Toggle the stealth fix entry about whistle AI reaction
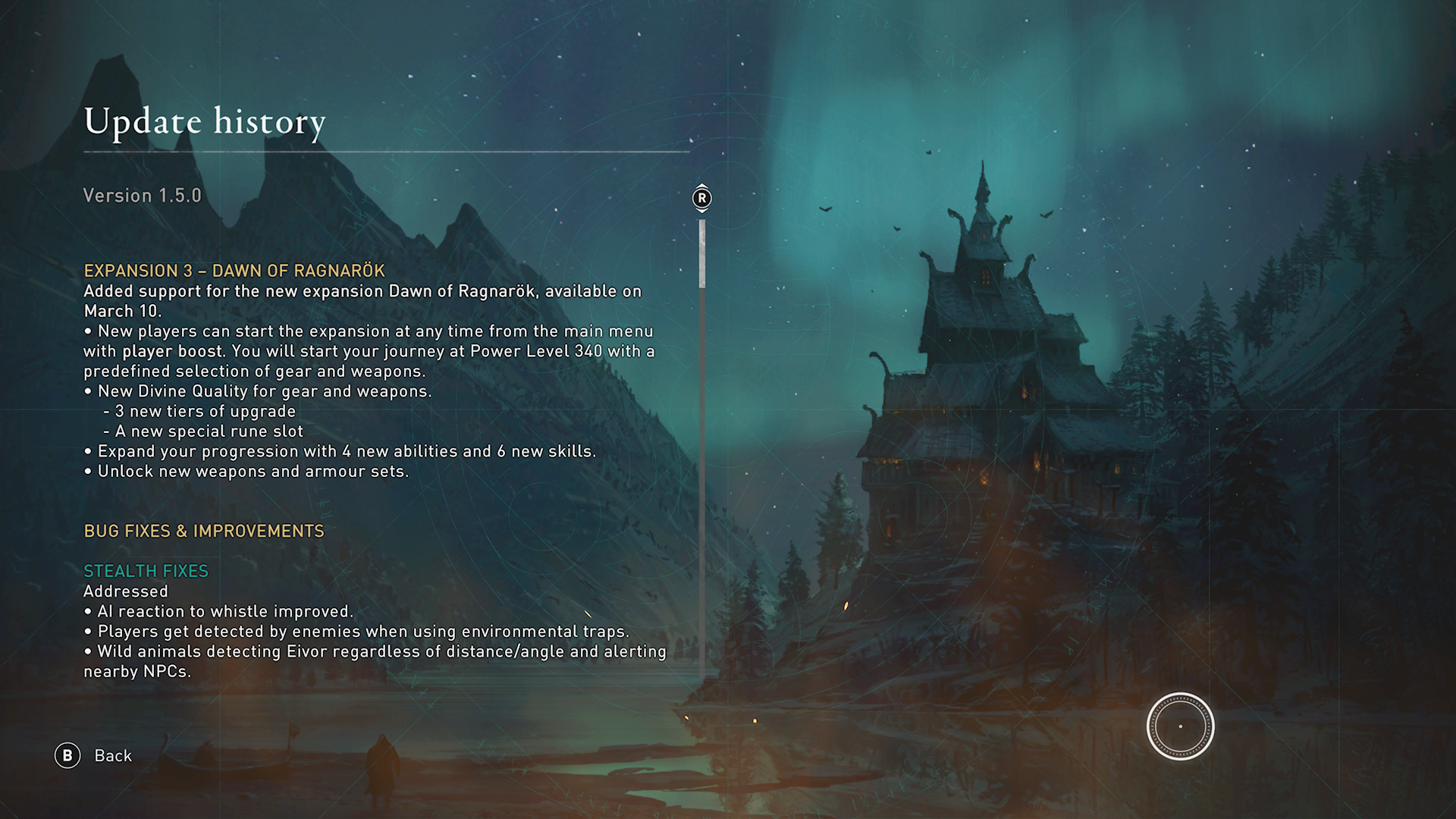Viewport: 1456px width, 819px height. pyautogui.click(x=220, y=610)
